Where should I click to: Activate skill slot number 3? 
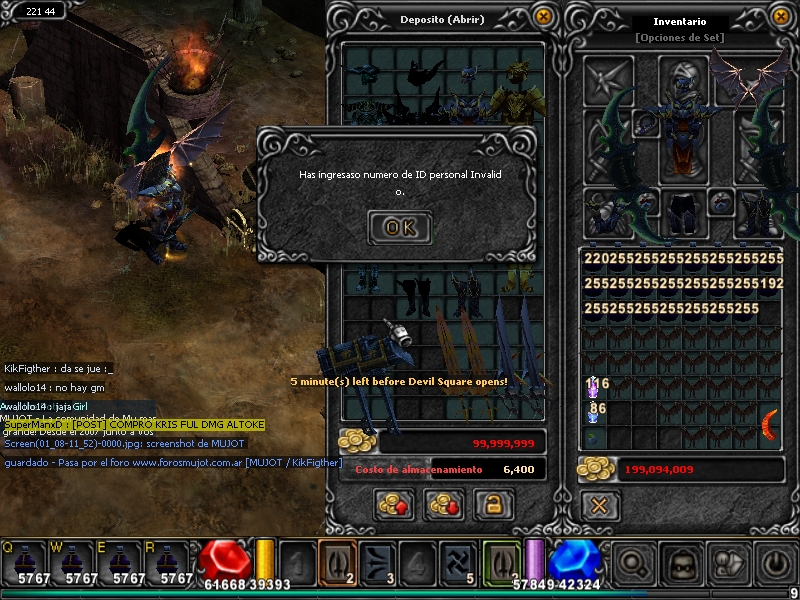(380, 561)
